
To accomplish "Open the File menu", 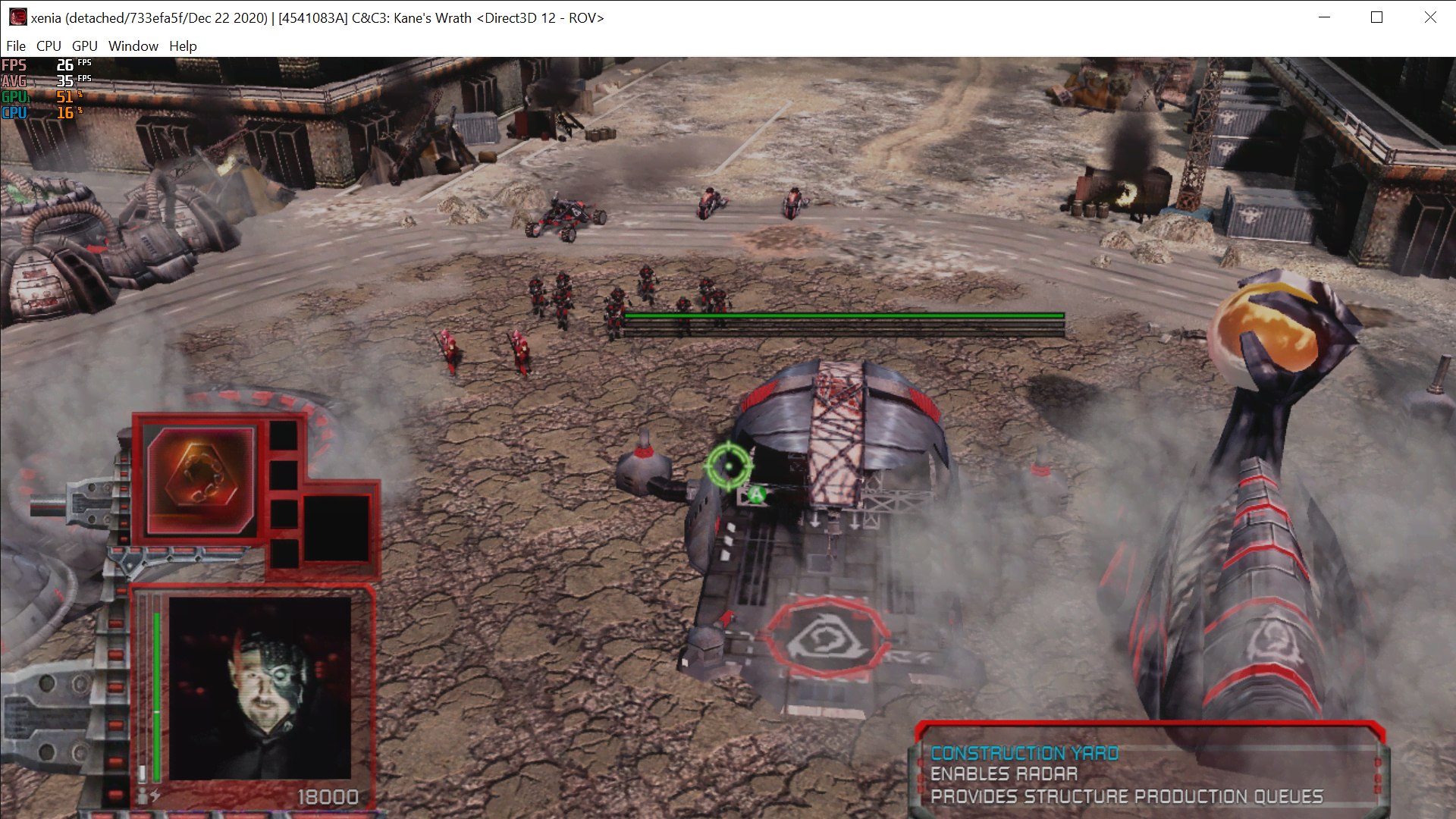I will (16, 46).
